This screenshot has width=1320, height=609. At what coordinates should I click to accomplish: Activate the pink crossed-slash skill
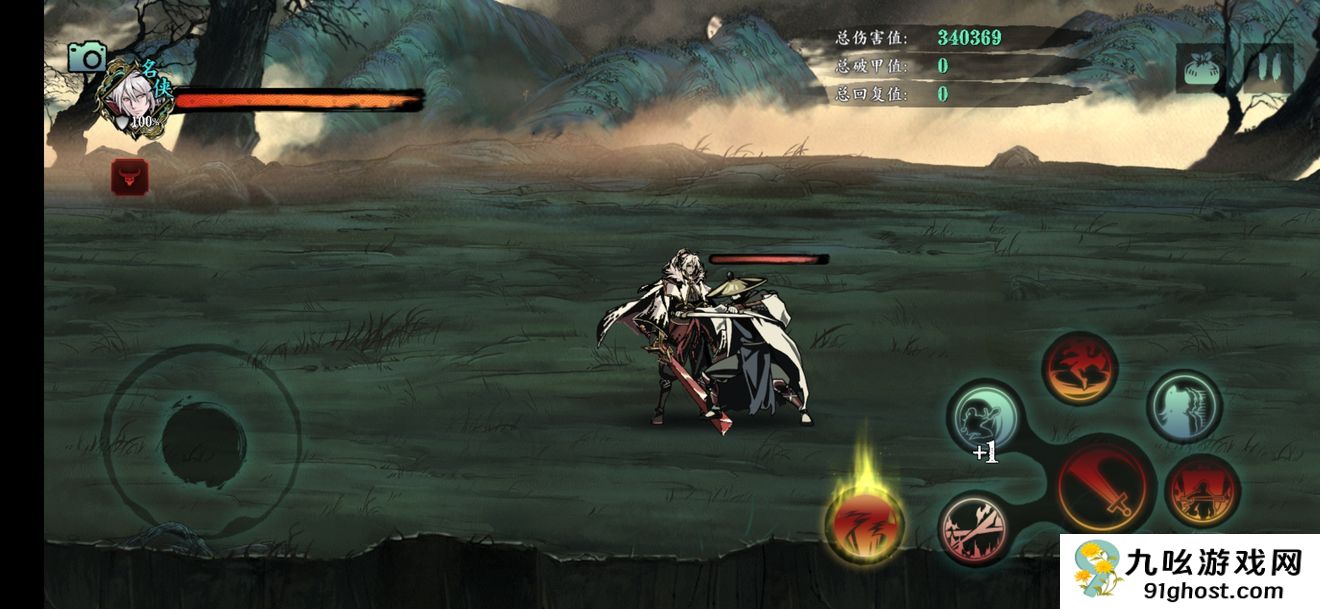975,527
